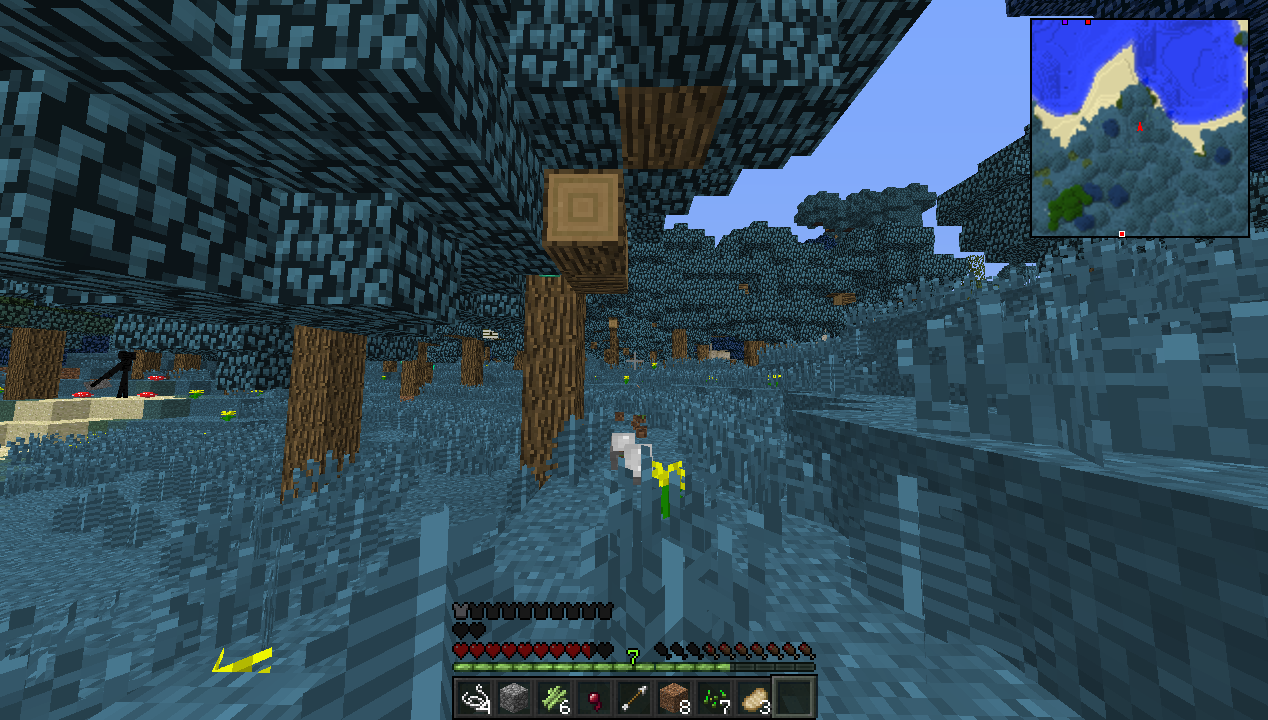Click the purple waypoint marker on minimap

1065,21
